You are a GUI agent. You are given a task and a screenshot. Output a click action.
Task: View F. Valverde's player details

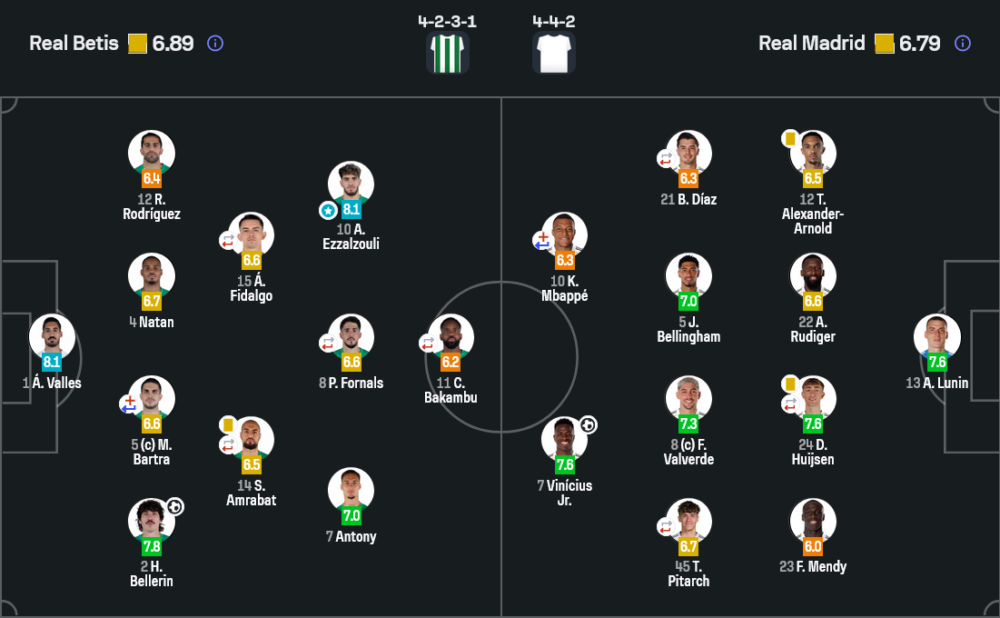coord(689,400)
